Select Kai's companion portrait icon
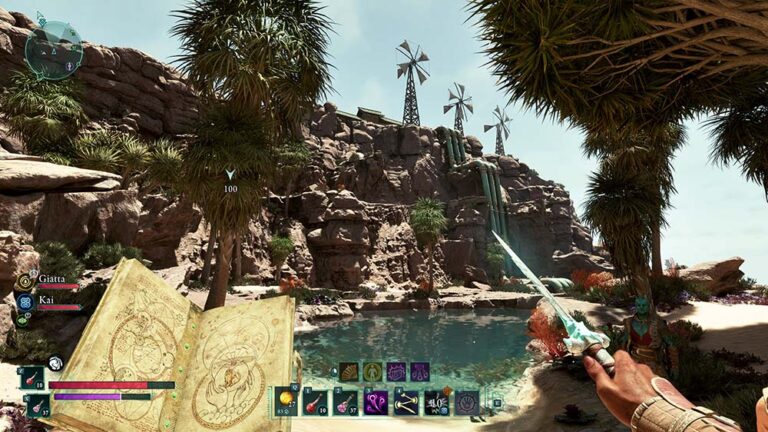 (x=26, y=300)
